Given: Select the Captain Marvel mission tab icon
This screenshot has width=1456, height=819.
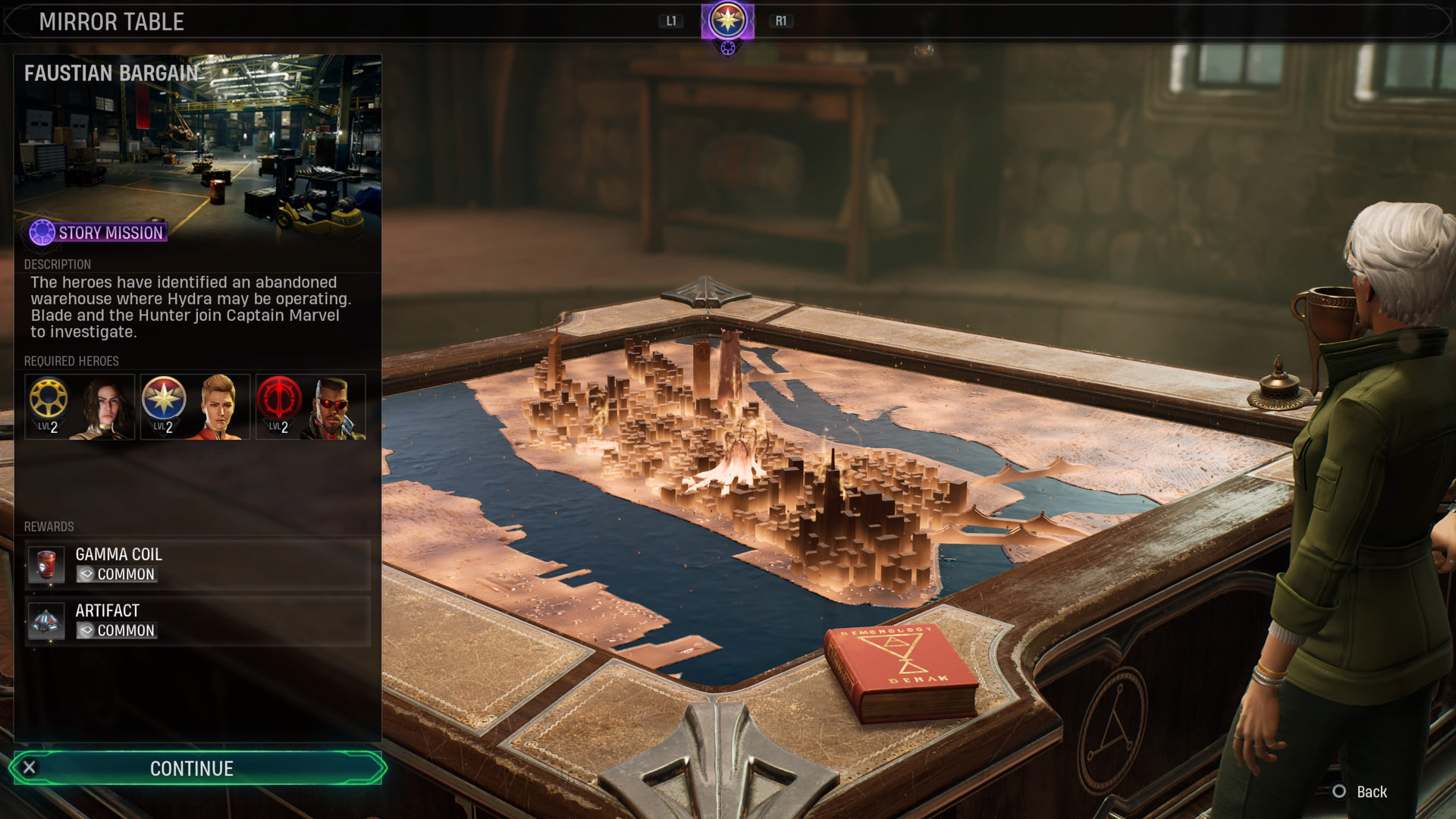Looking at the screenshot, I should coord(727,21).
